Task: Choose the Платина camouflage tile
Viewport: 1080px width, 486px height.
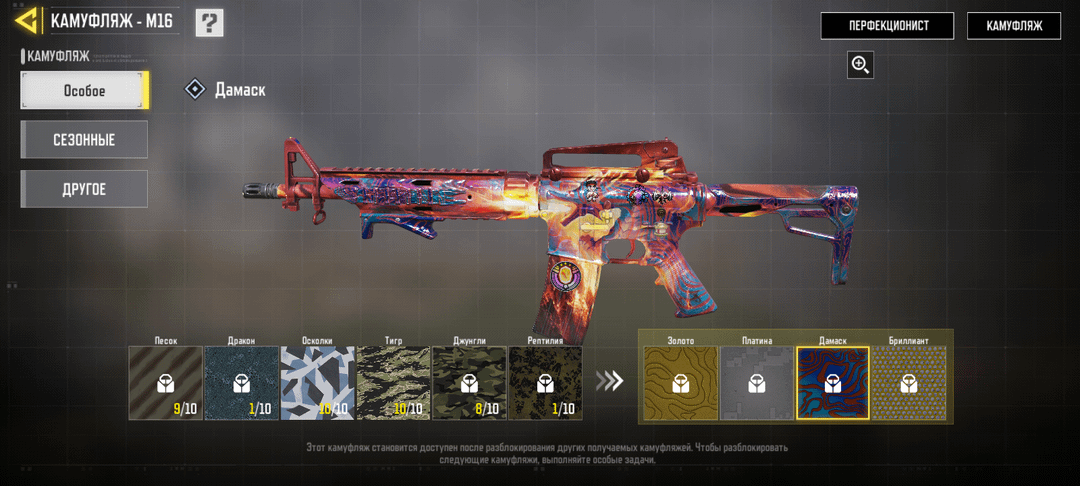Action: coord(756,383)
